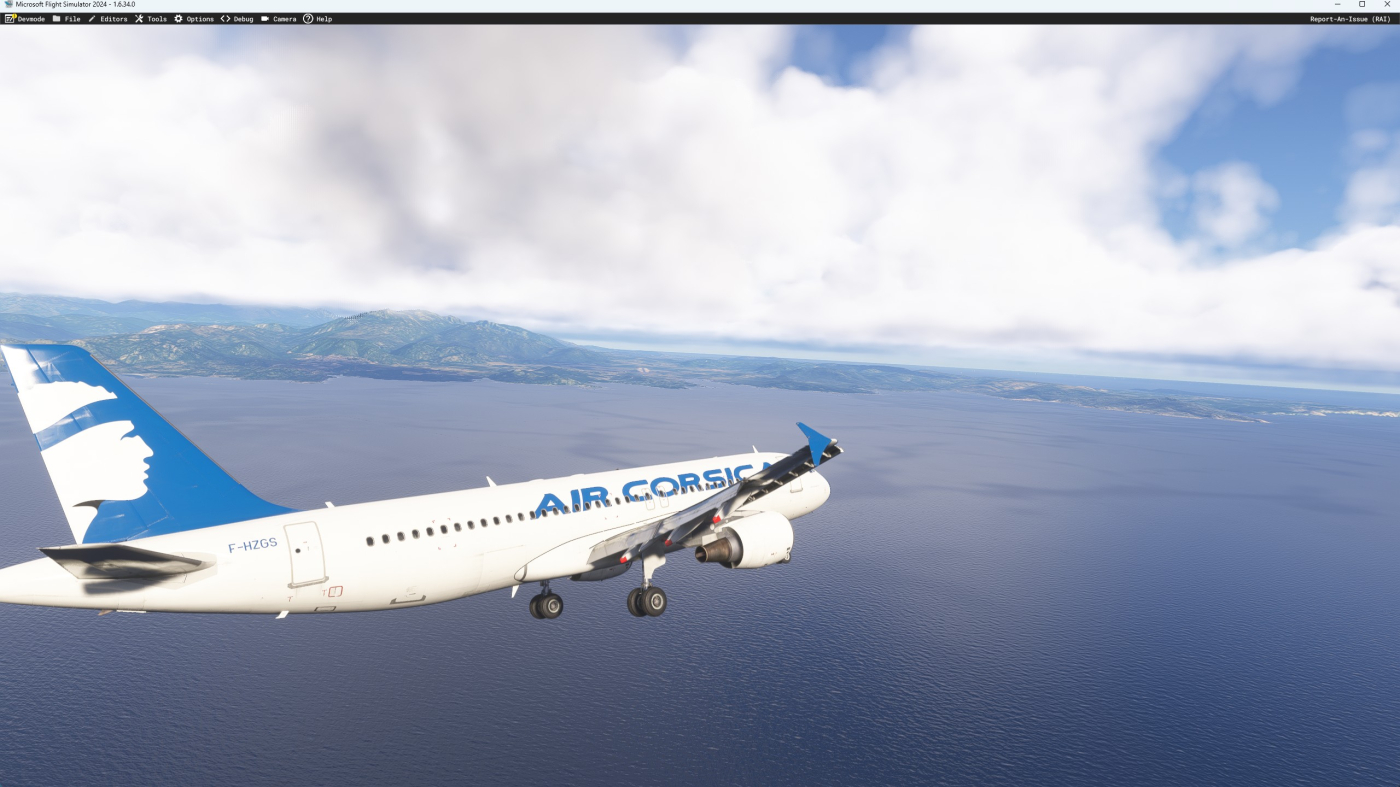This screenshot has width=1400, height=787.
Task: Open the Camera menu
Action: [279, 19]
